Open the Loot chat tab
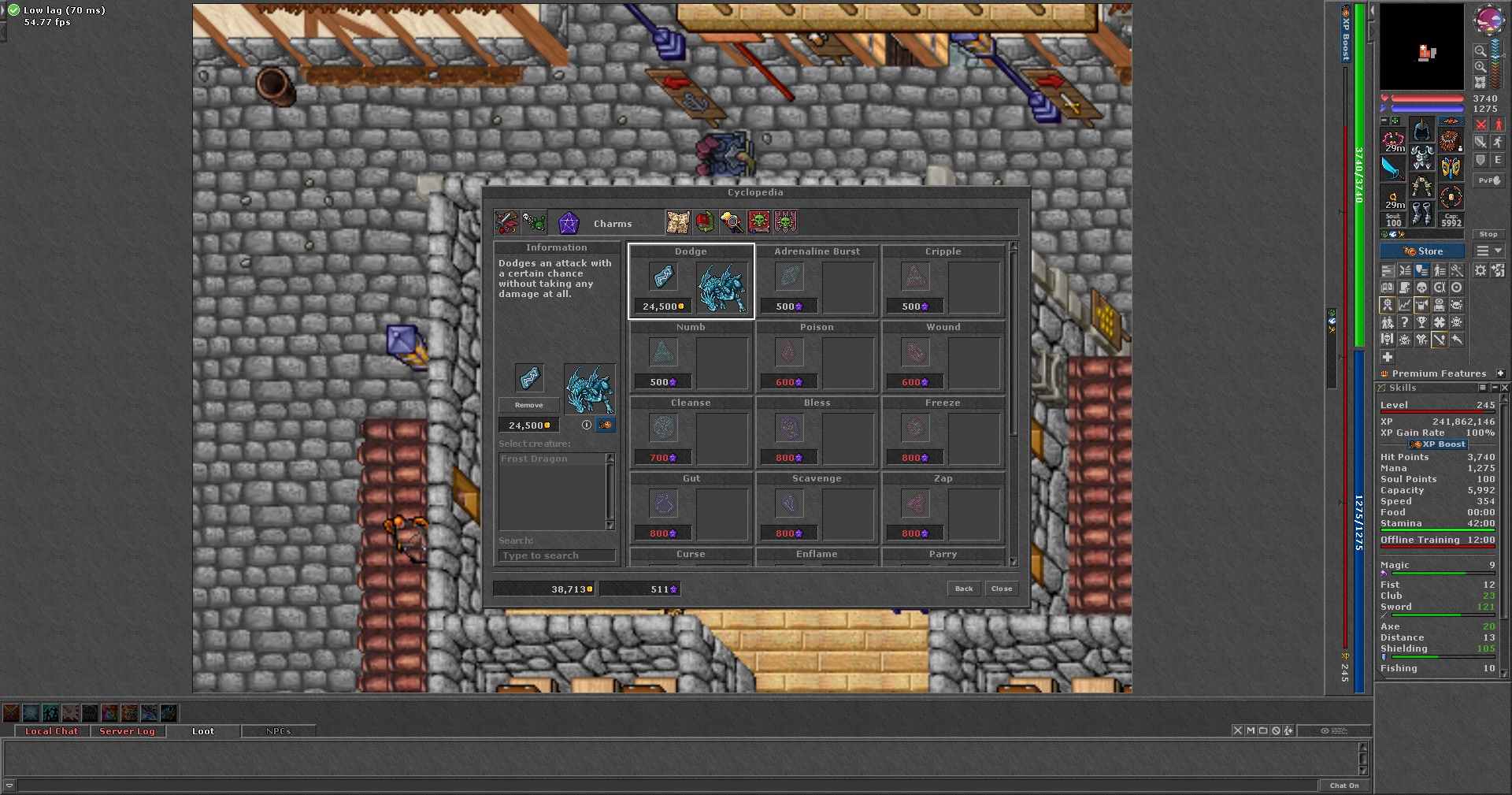This screenshot has height=795, width=1512. (x=203, y=731)
